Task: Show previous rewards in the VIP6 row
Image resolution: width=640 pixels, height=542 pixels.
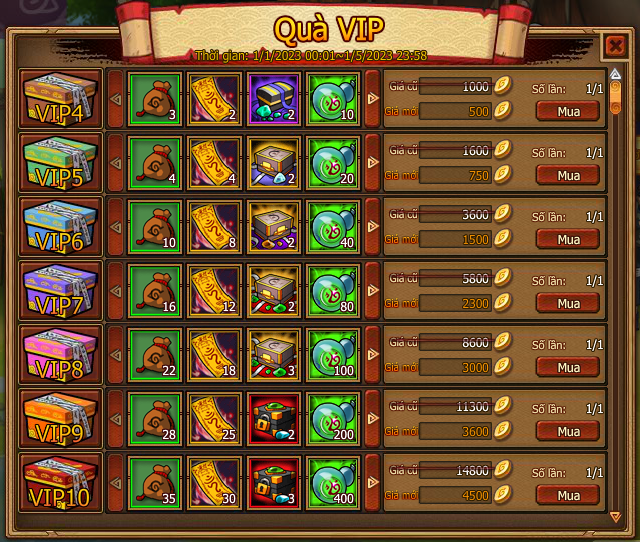Action: [x=115, y=227]
